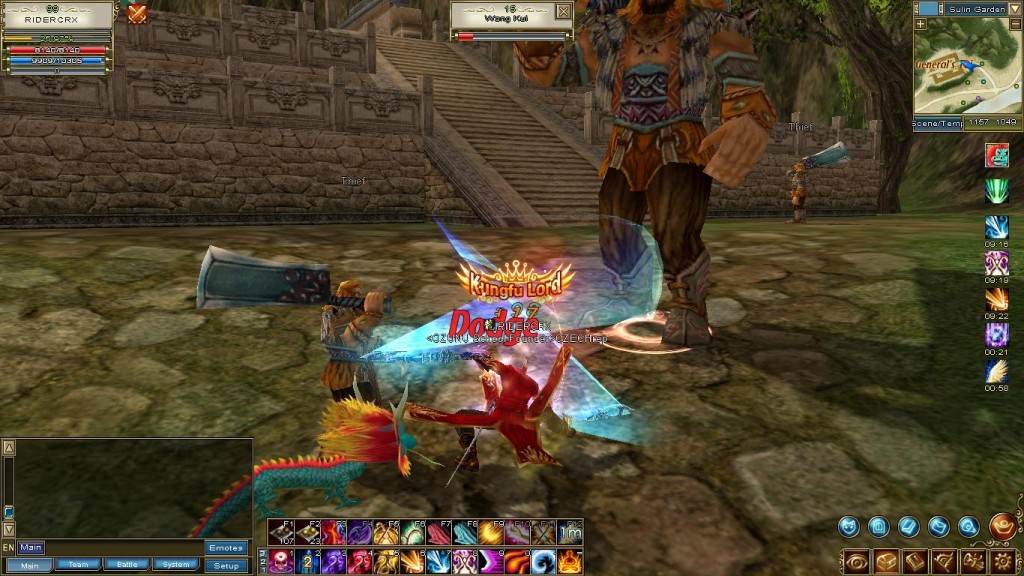
Task: Switch to the System chat tab
Action: [x=176, y=565]
